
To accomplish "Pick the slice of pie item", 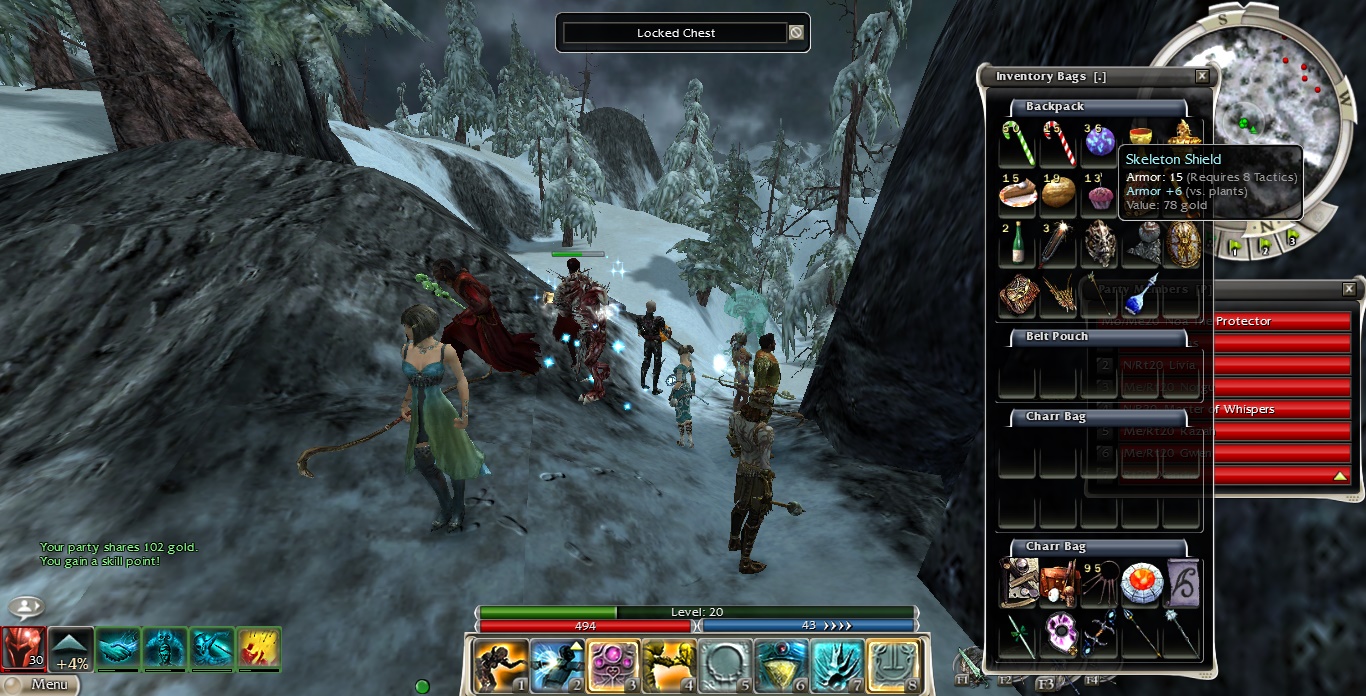I will (x=1017, y=192).
